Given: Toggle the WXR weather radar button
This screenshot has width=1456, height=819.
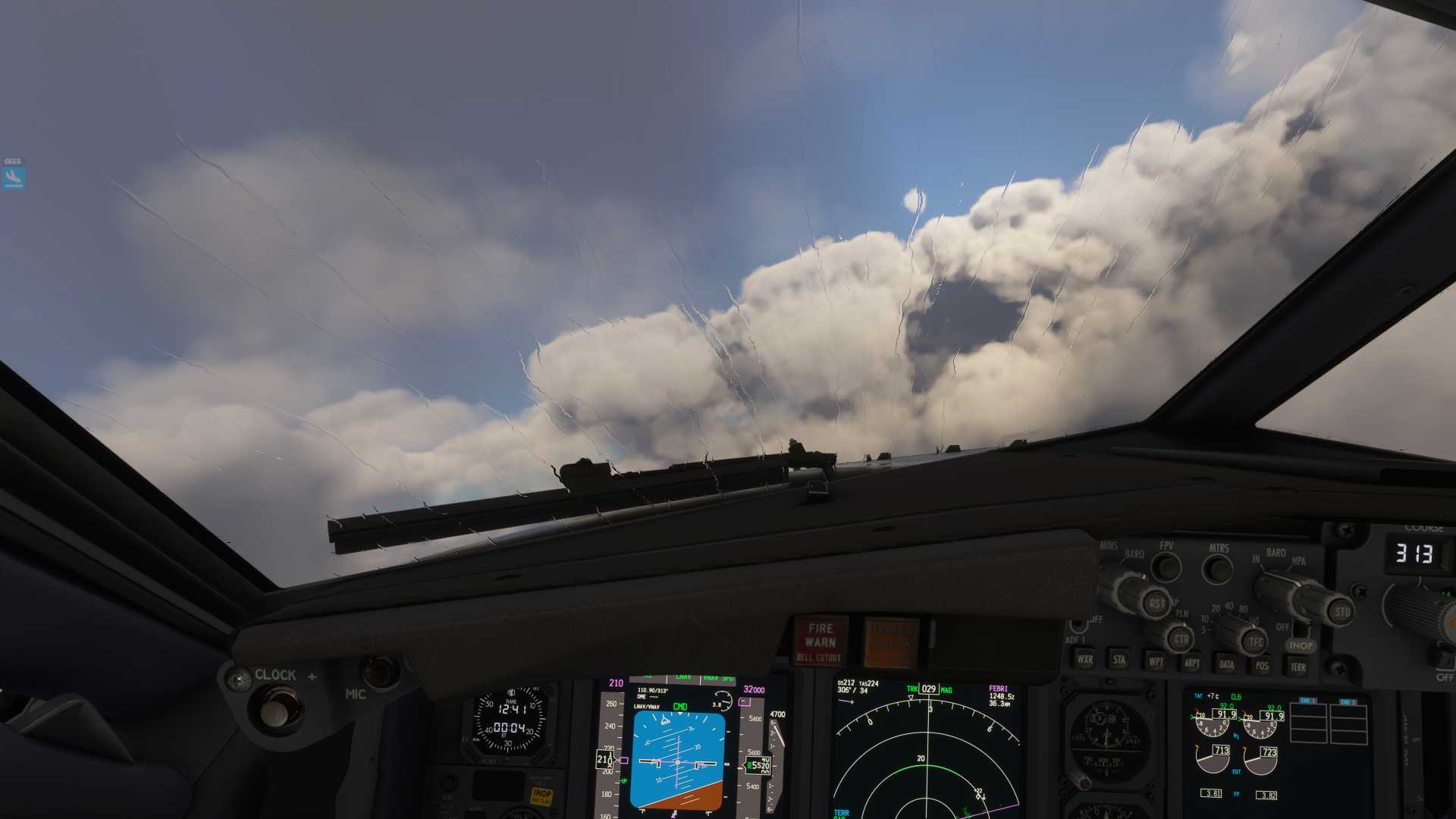Looking at the screenshot, I should point(1085,659).
